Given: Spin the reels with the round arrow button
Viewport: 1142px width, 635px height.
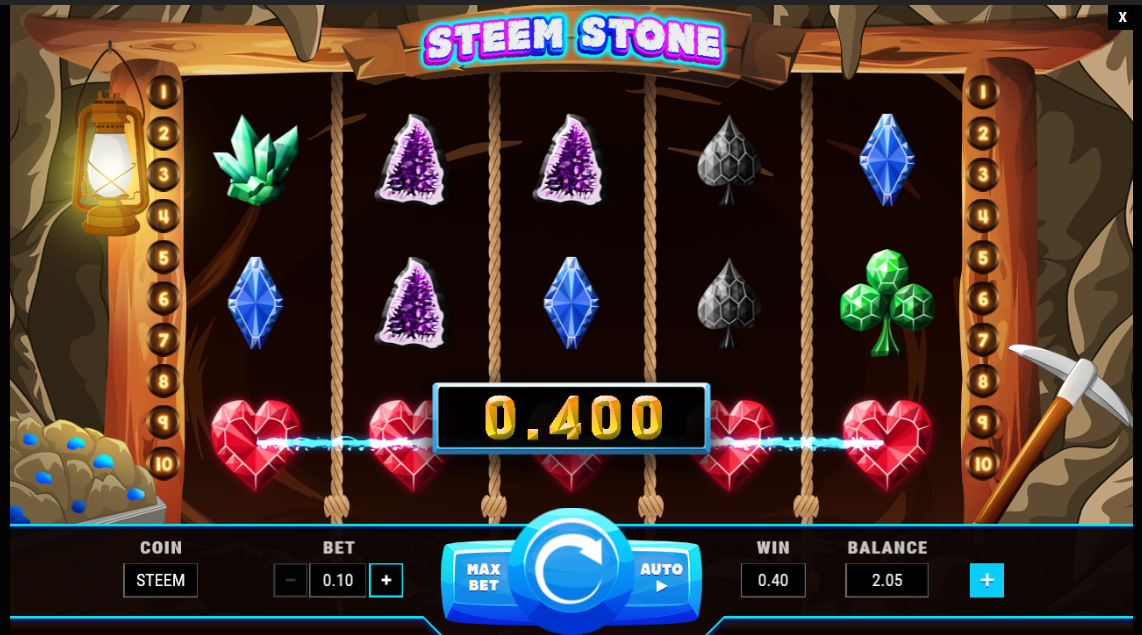Looking at the screenshot, I should (571, 571).
